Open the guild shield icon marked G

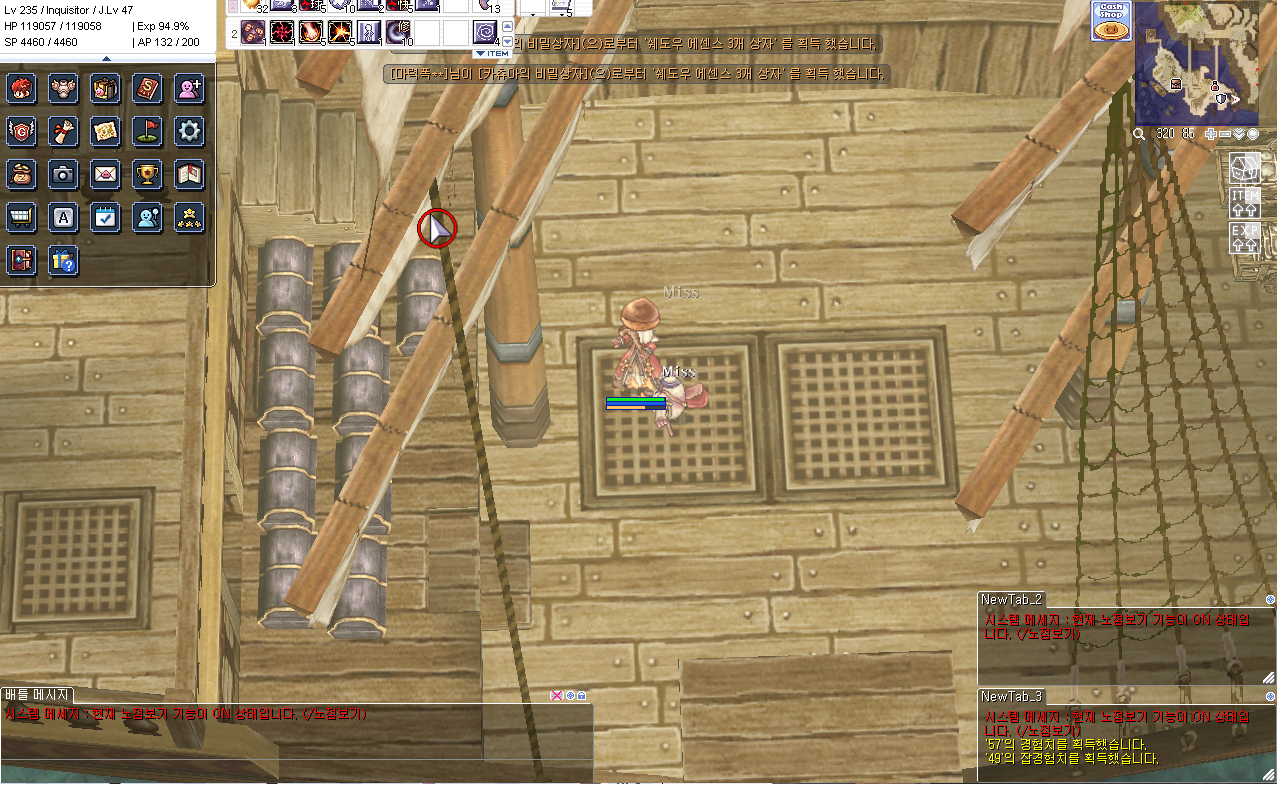coord(21,130)
